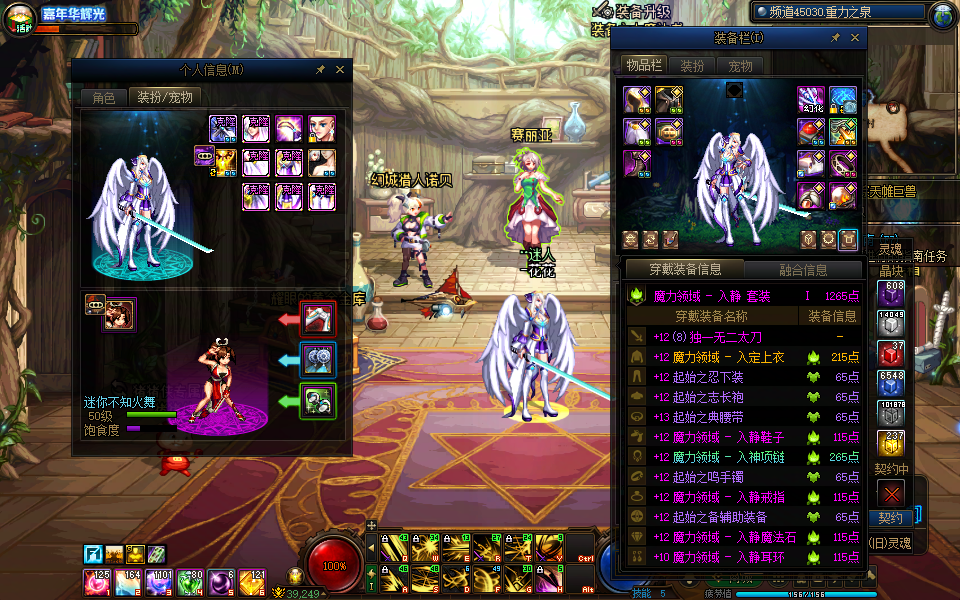Click the pet portrait icon in info panel
The height and width of the screenshot is (600, 960).
120,314
